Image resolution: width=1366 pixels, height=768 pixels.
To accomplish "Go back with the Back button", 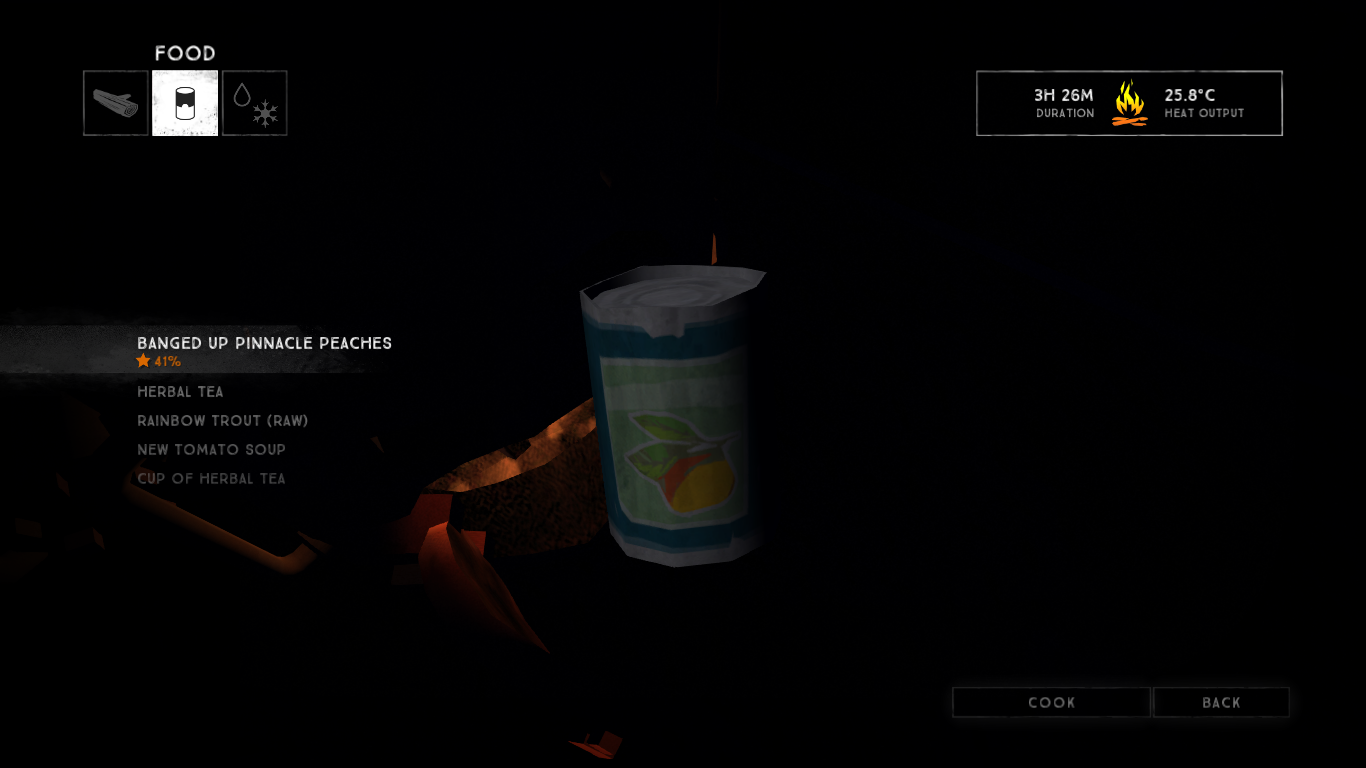I will coord(1221,703).
